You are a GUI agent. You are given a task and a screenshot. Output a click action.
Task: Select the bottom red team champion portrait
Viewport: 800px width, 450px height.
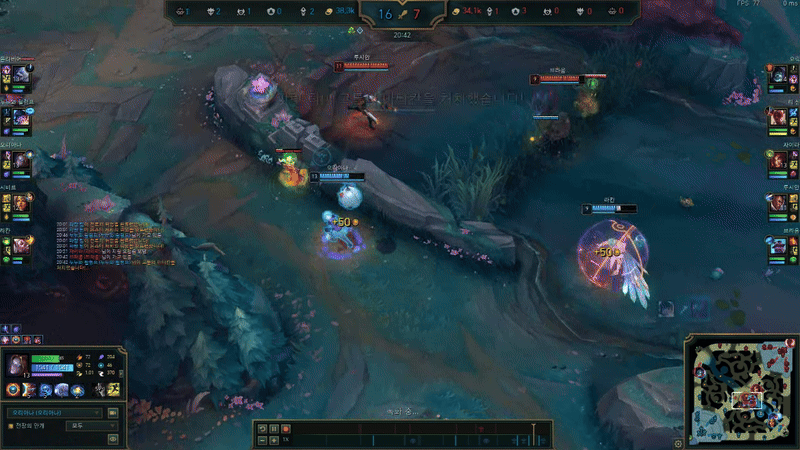pos(779,245)
